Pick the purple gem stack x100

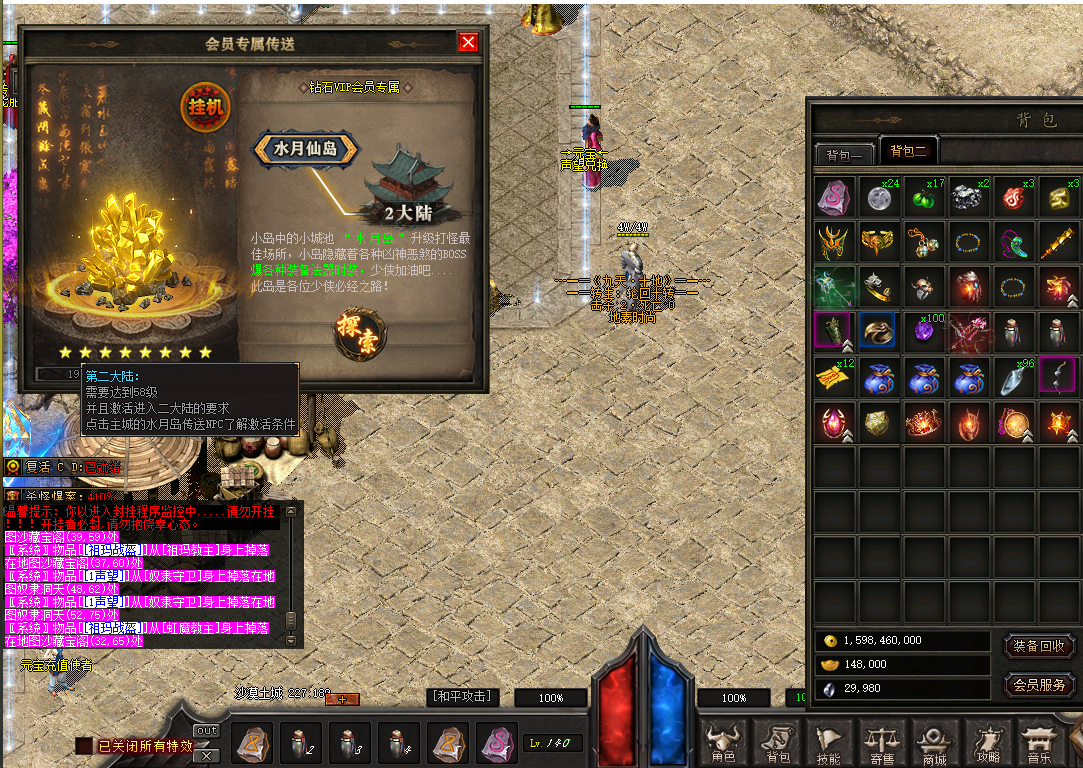(925, 331)
